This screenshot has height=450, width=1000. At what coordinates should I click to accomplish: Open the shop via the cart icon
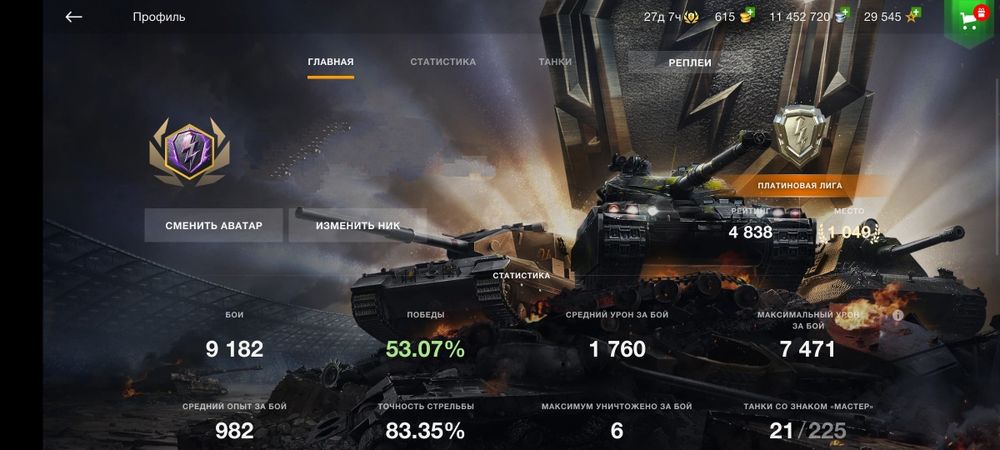click(968, 19)
